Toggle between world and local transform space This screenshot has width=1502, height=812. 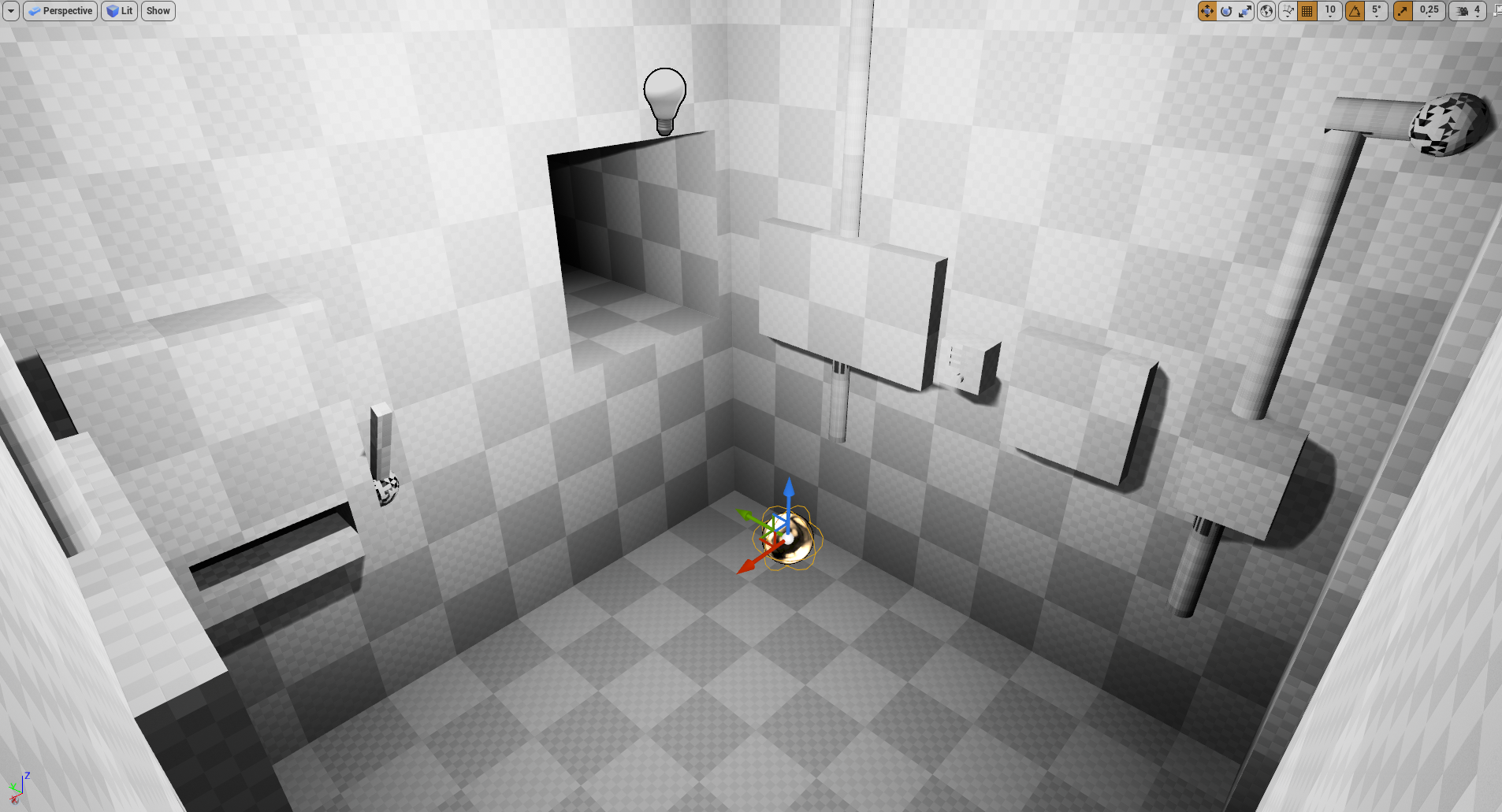coord(1266,11)
